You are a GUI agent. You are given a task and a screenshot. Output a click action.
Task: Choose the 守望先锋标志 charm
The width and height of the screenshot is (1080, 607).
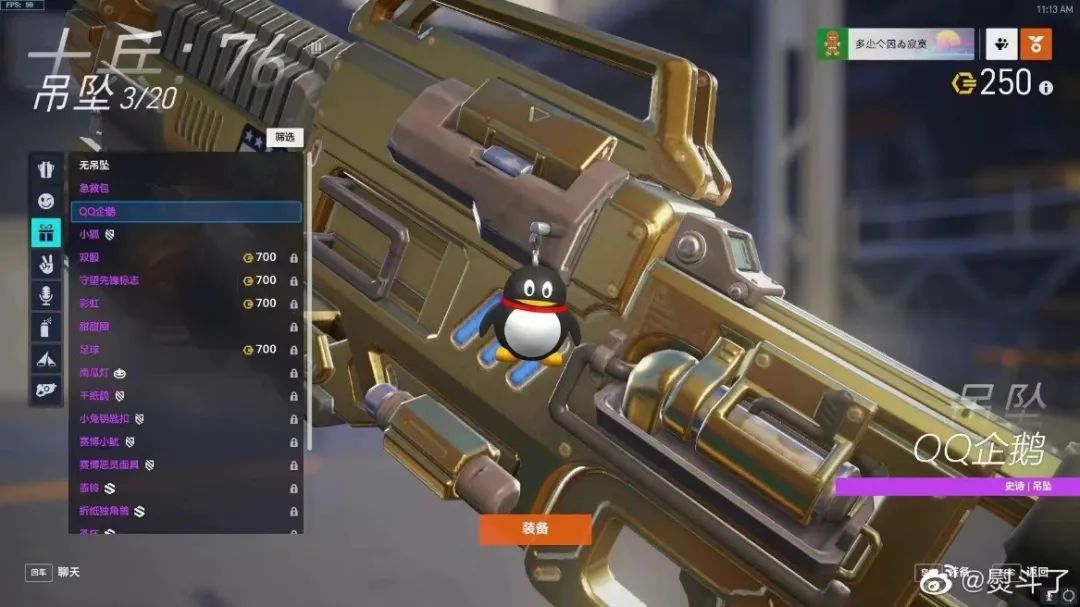185,280
